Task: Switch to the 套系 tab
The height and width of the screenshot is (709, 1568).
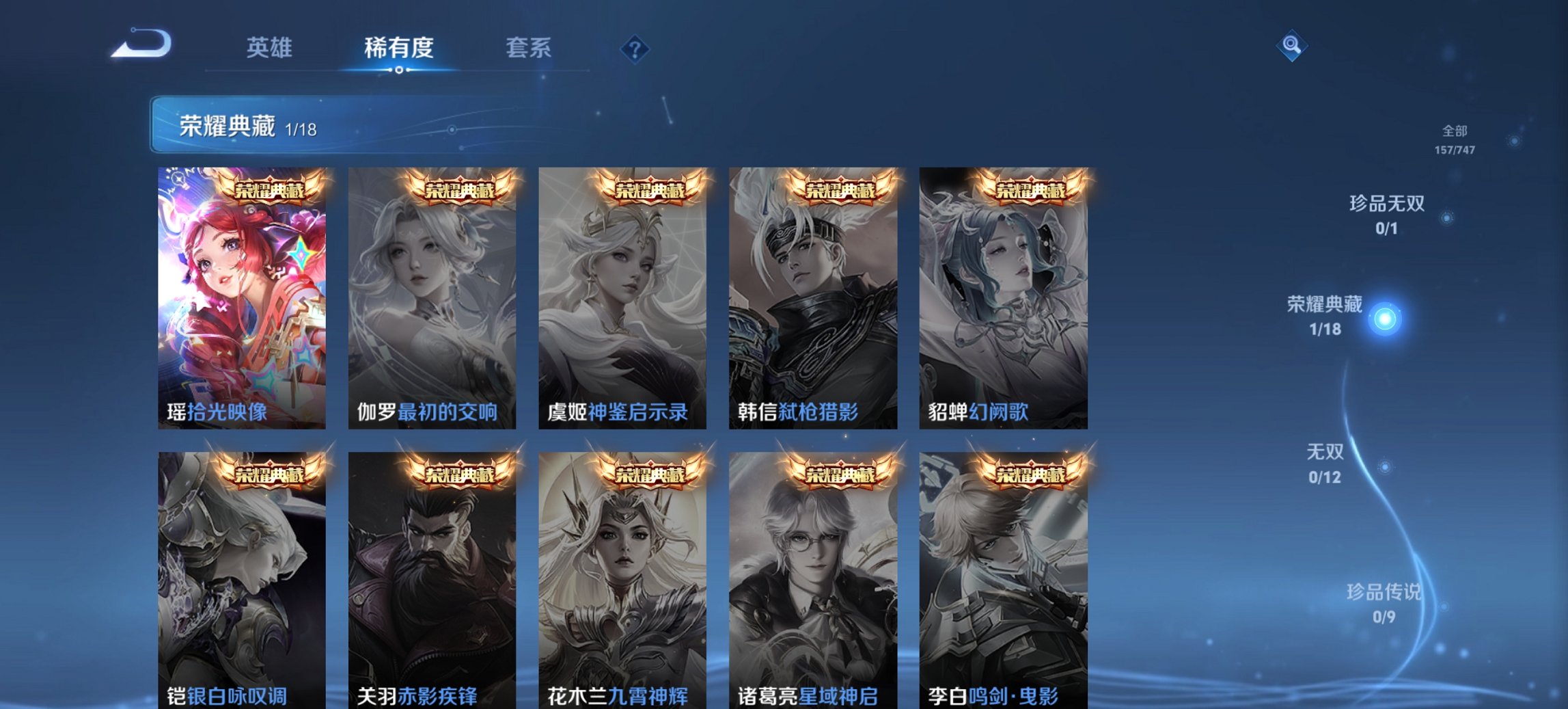Action: [x=528, y=48]
